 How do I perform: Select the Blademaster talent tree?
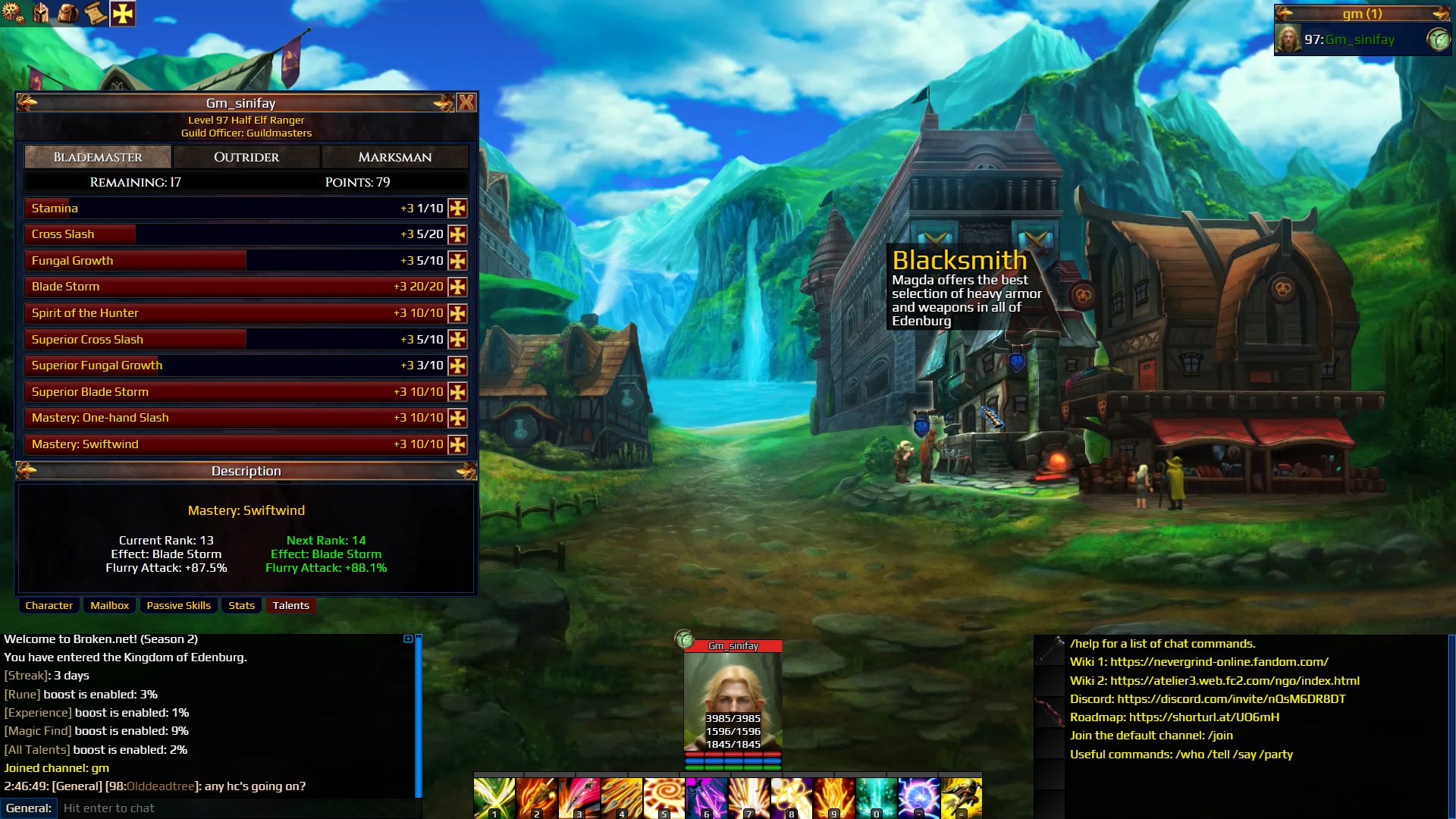98,157
